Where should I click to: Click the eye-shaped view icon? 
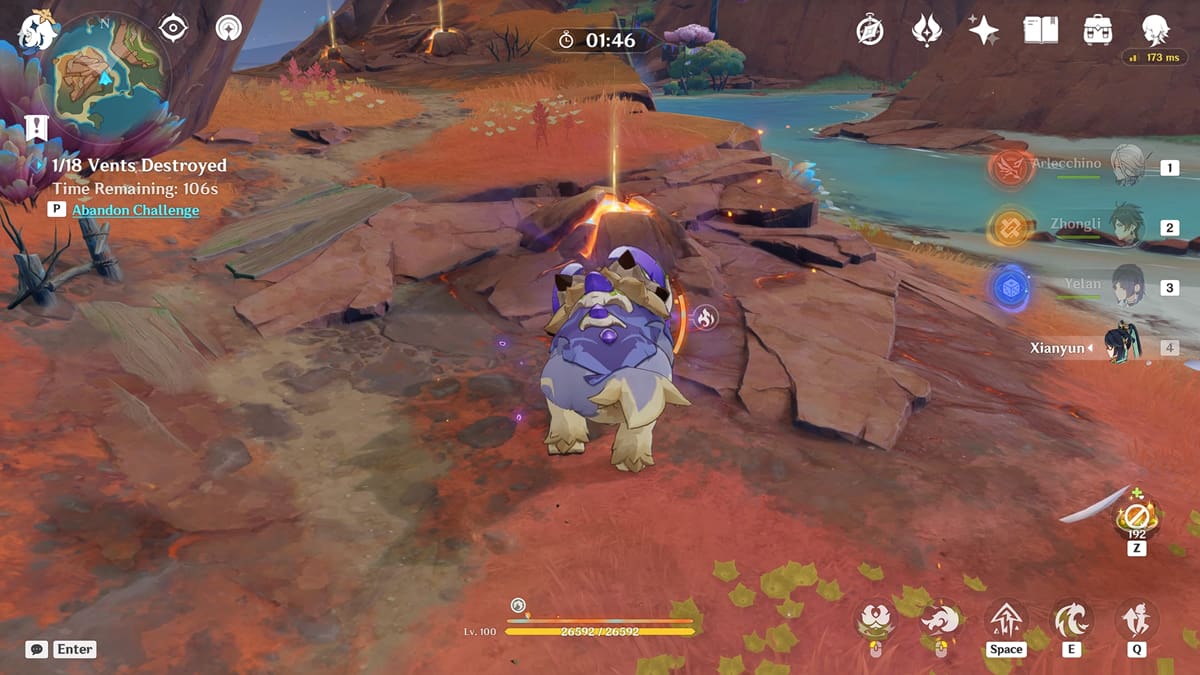click(x=173, y=28)
